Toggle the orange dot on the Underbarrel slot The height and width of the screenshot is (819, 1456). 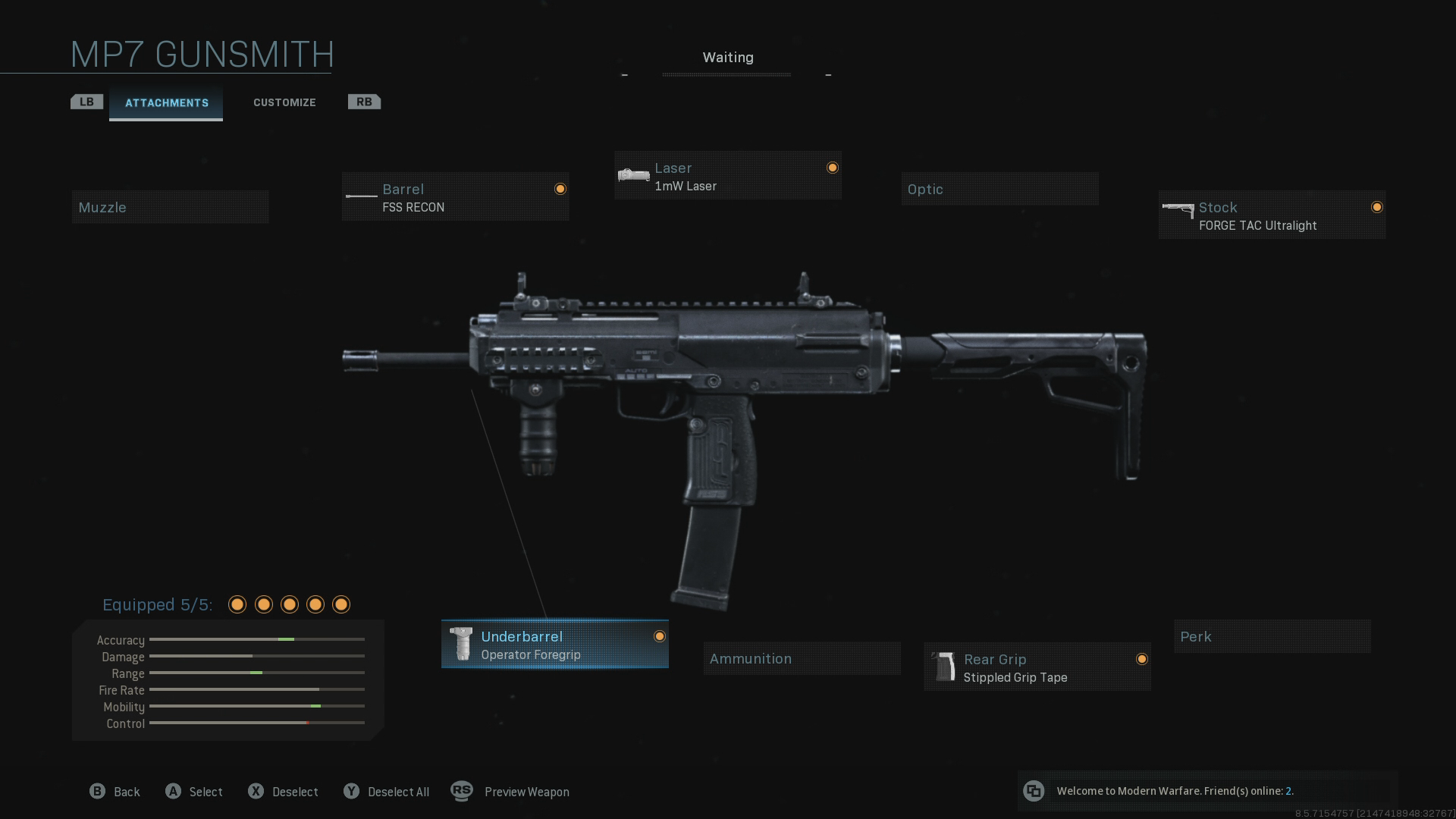pyautogui.click(x=658, y=638)
